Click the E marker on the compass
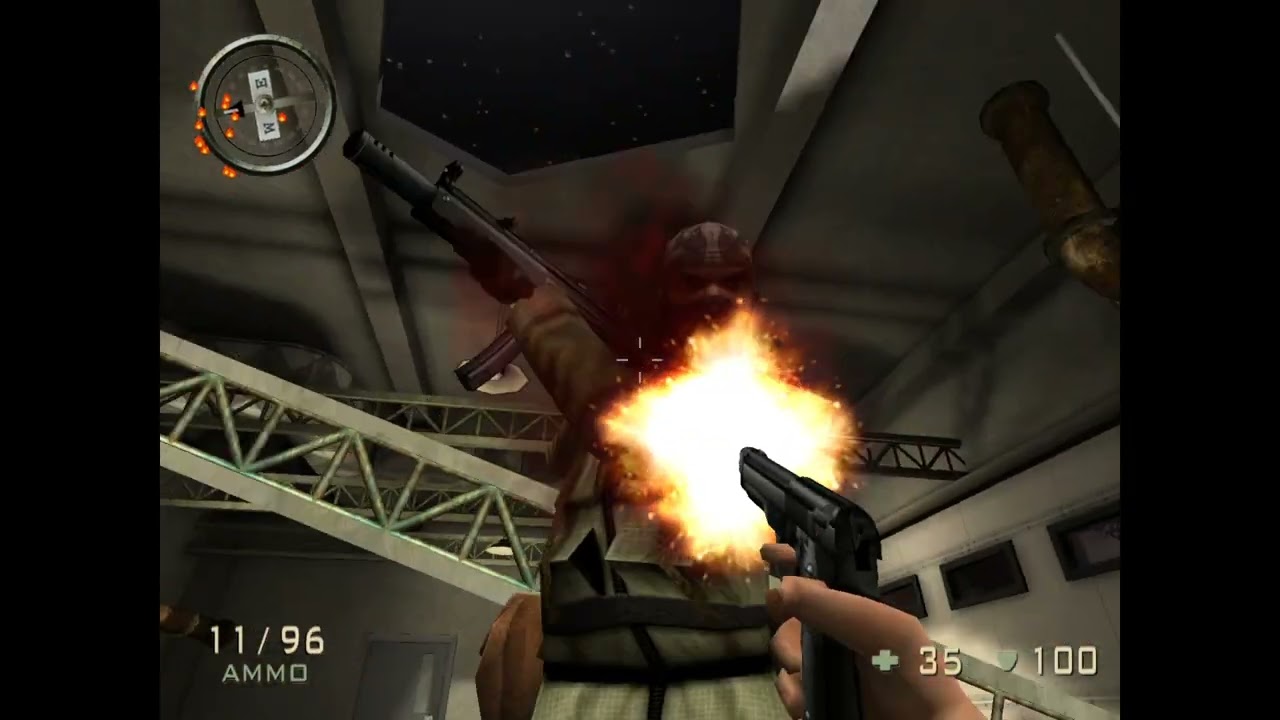This screenshot has height=720, width=1280. 260,83
